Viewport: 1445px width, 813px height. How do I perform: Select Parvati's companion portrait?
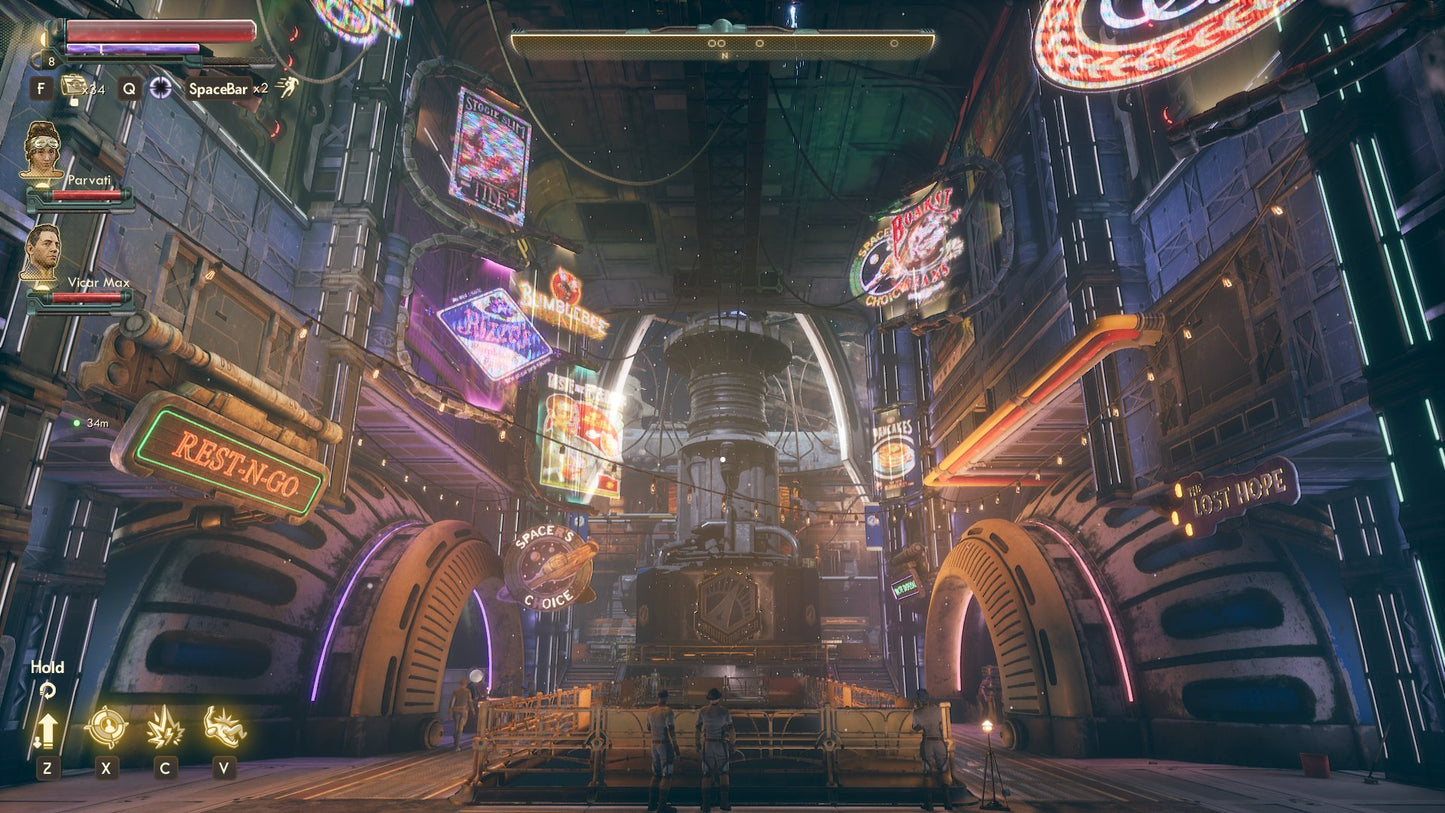pos(41,152)
